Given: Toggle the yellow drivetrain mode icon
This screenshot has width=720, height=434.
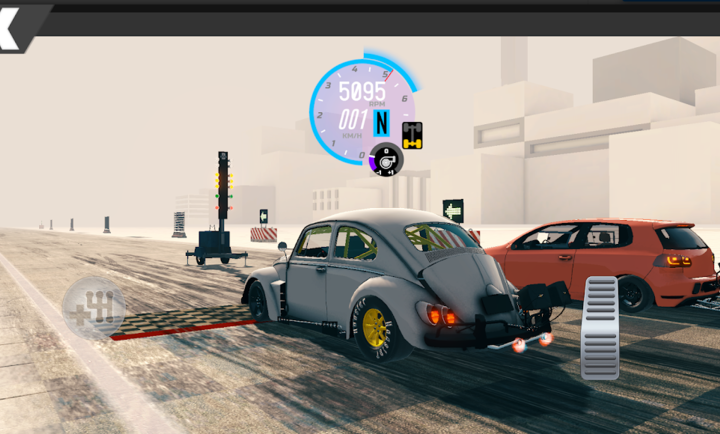Looking at the screenshot, I should tap(412, 135).
